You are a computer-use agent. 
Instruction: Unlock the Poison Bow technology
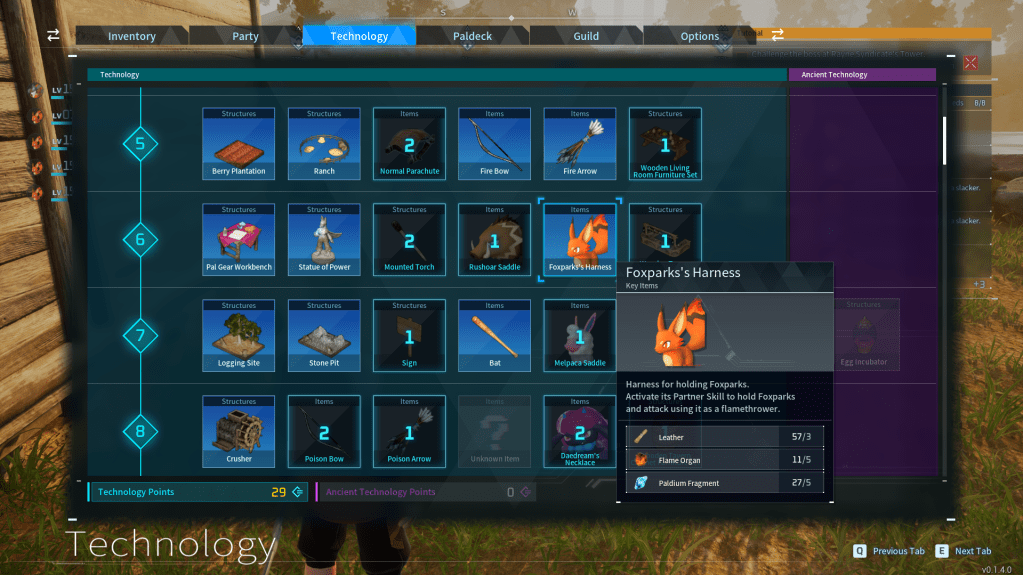click(x=324, y=432)
